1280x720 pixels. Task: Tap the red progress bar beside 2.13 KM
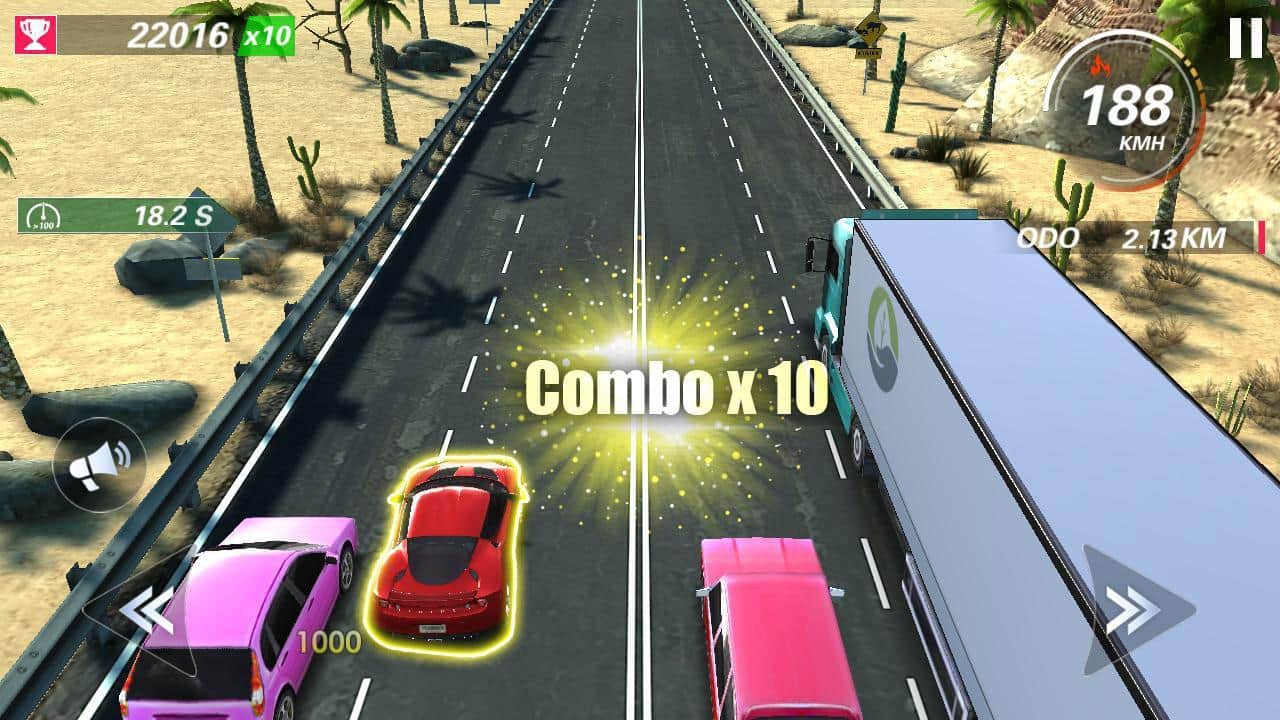tap(1261, 239)
